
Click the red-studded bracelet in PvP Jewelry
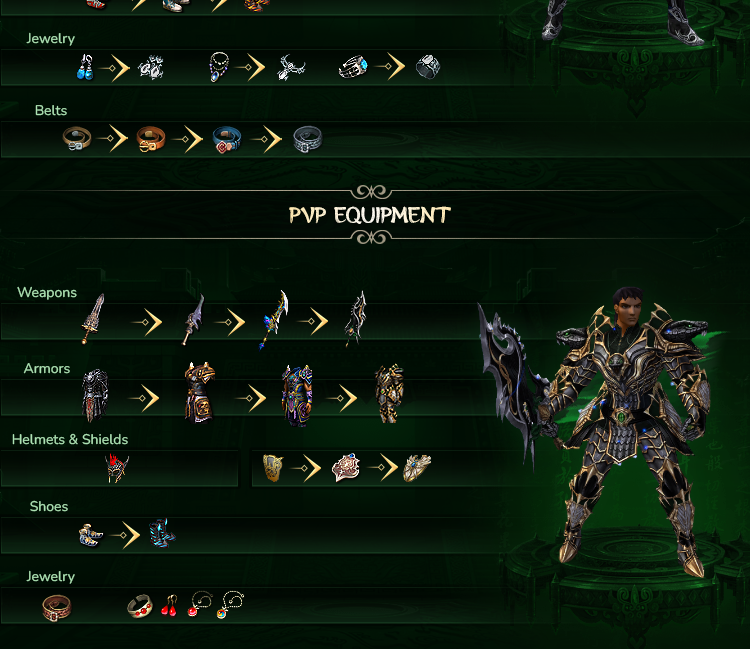[140, 606]
